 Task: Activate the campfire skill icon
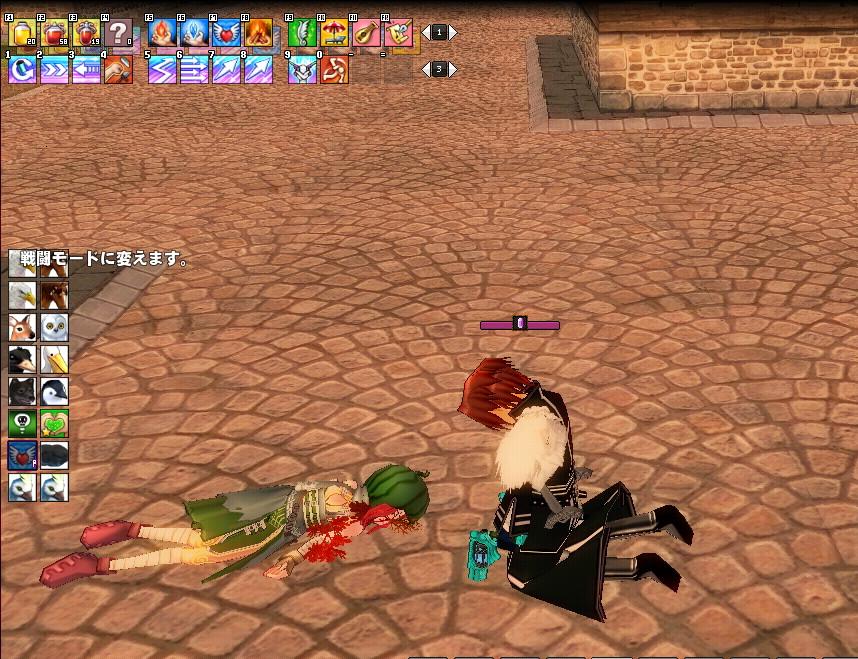(258, 34)
